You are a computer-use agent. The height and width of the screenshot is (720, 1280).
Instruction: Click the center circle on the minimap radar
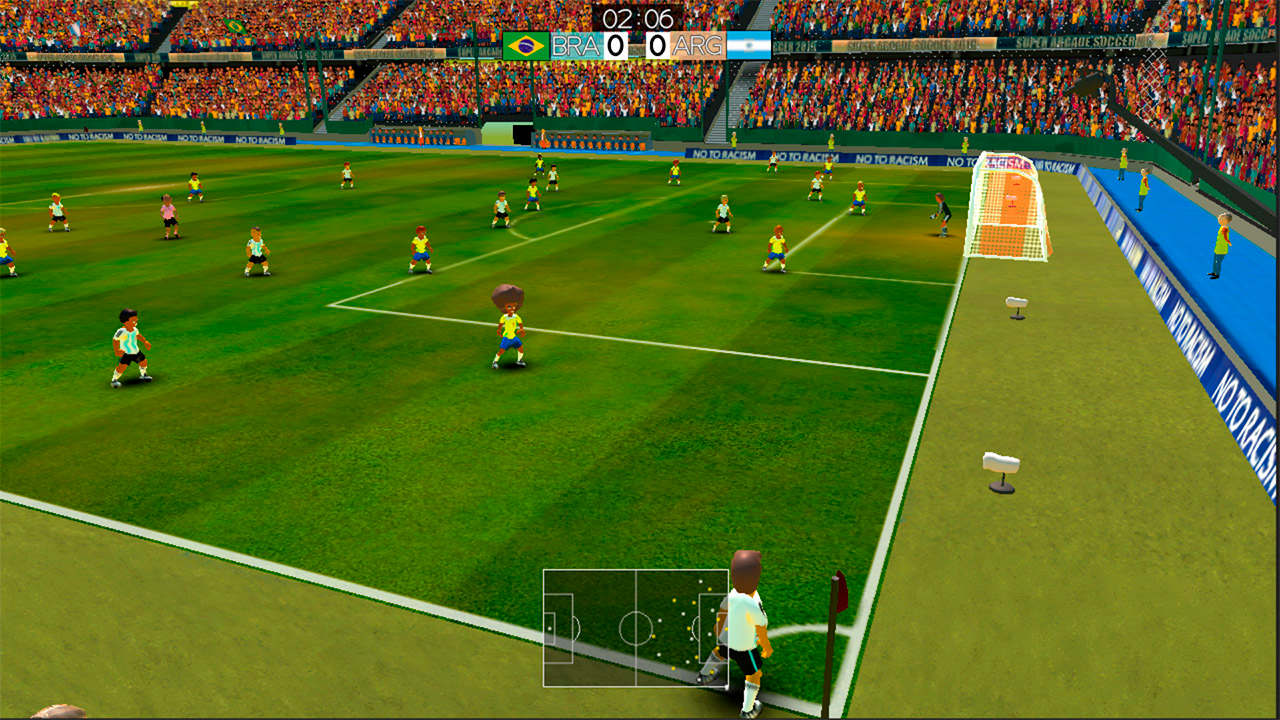636,627
